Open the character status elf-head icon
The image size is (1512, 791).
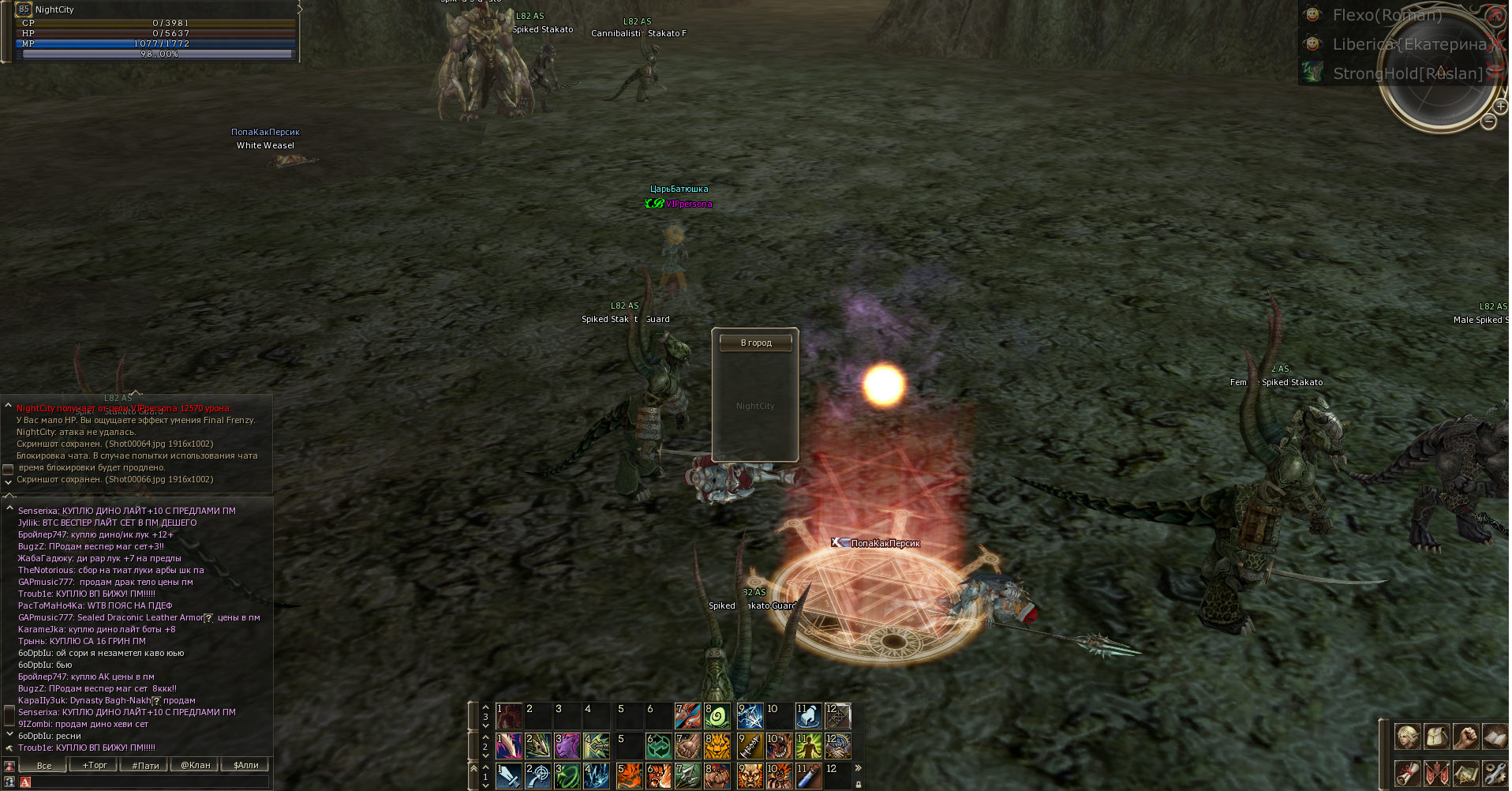pyautogui.click(x=1407, y=737)
